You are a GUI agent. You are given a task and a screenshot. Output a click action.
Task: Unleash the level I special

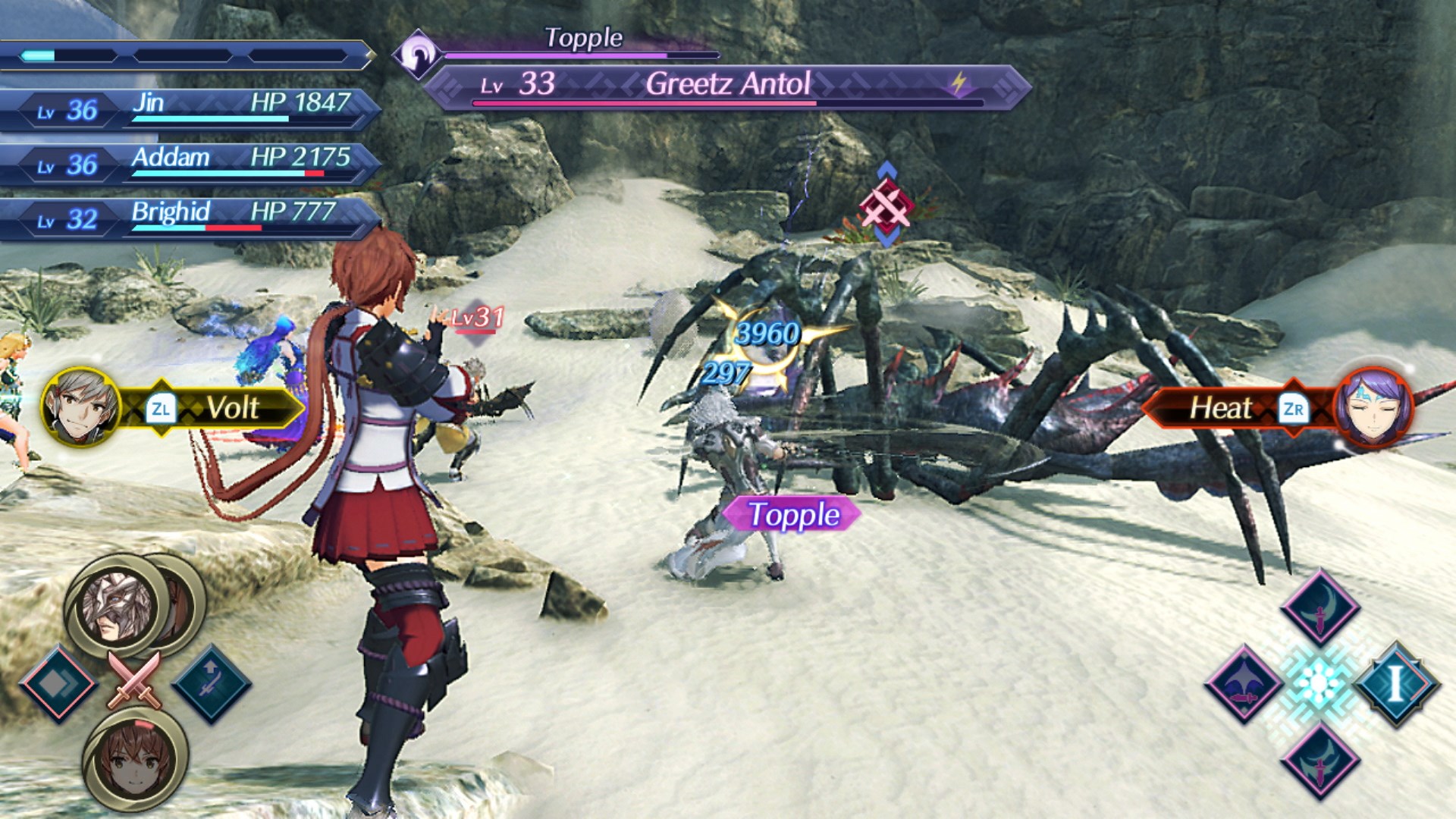tap(1395, 682)
